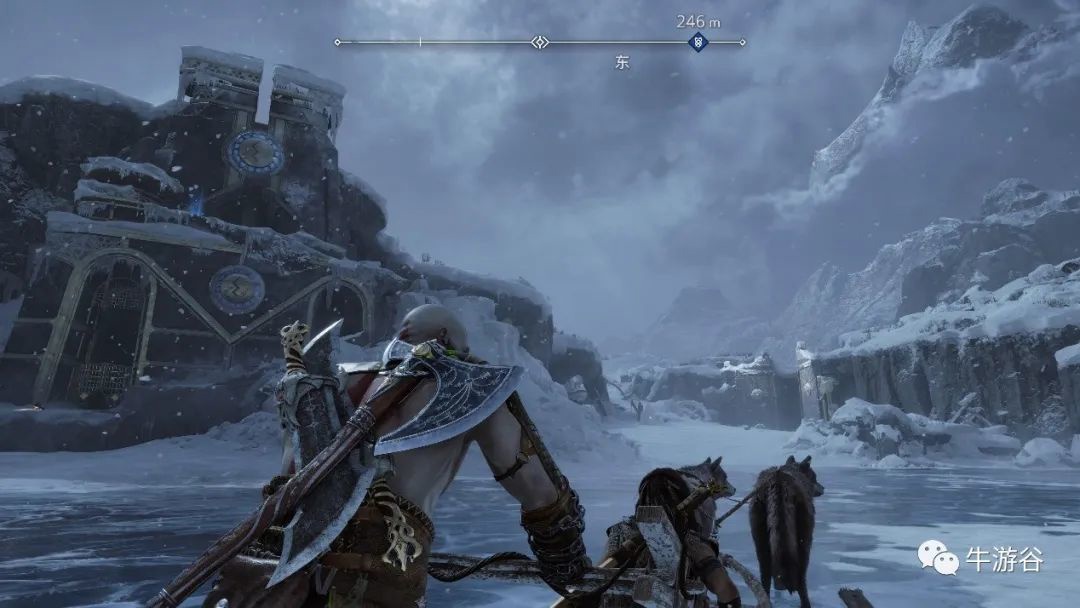The height and width of the screenshot is (608, 1080).
Task: Click the center diamond indicator on the compass
Action: pyautogui.click(x=540, y=42)
